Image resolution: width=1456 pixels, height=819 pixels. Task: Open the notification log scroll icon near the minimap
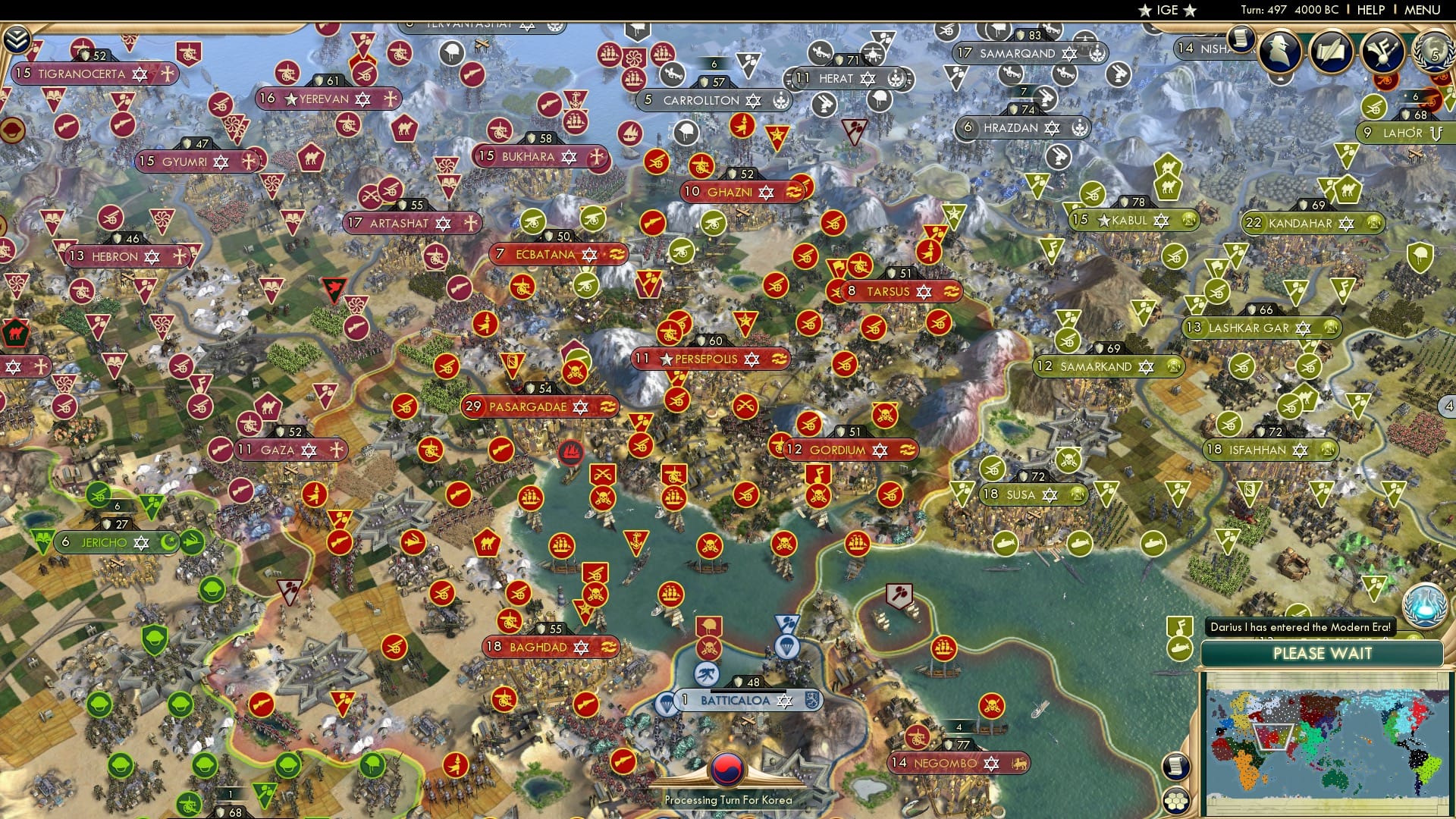tap(1178, 767)
